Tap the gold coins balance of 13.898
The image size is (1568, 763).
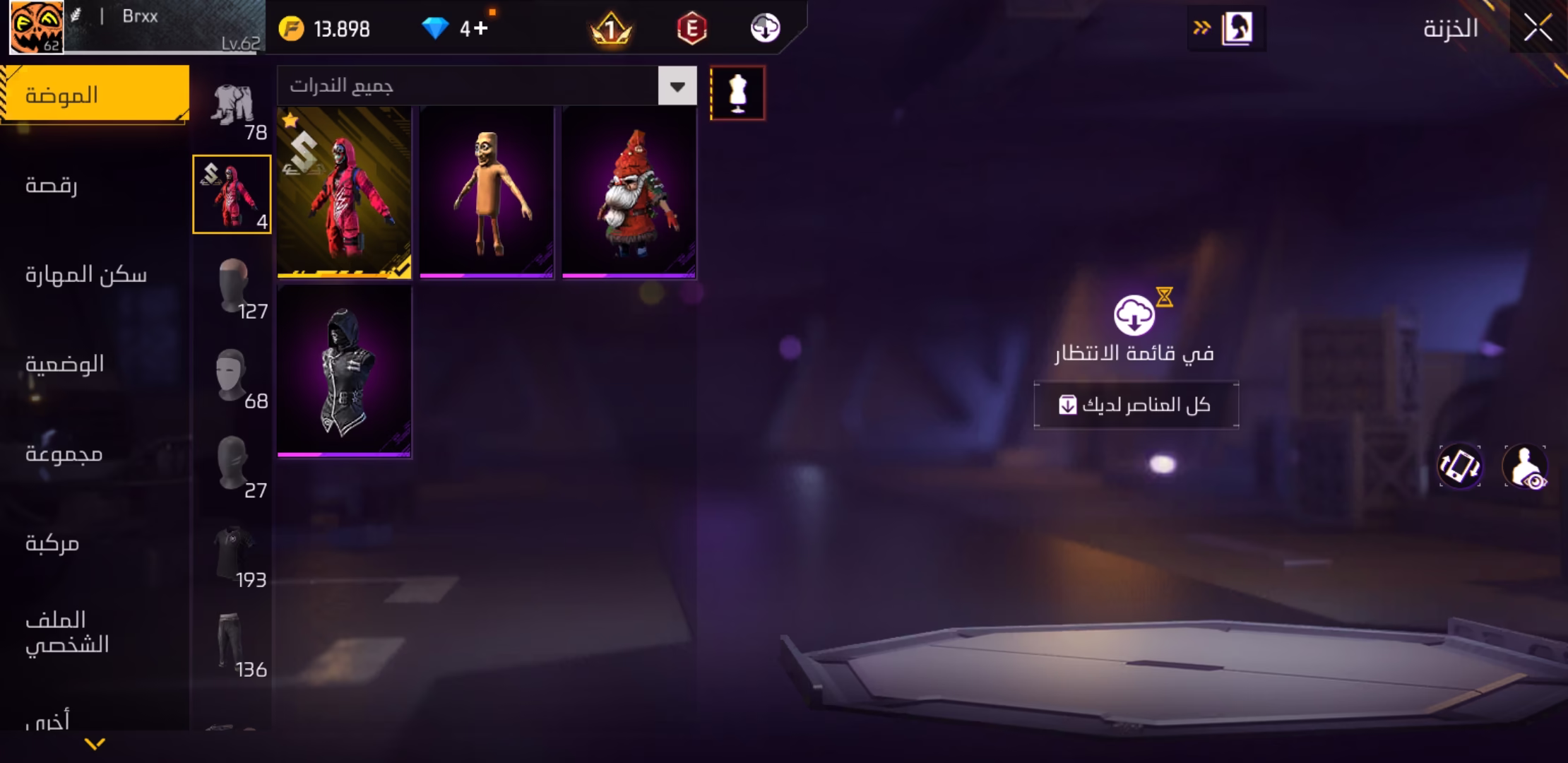click(326, 29)
